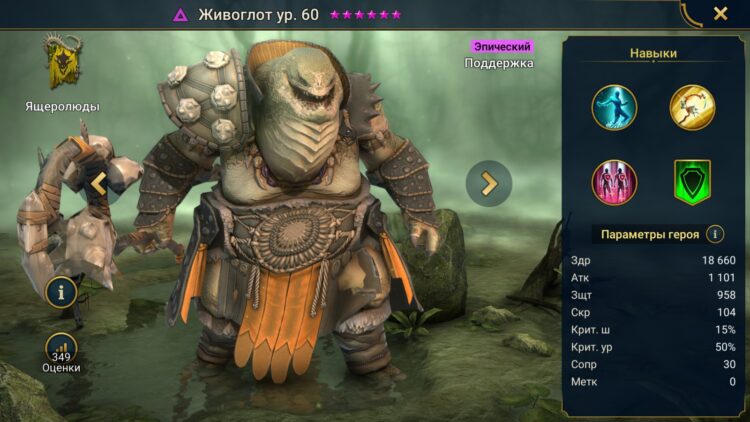This screenshot has width=750, height=422.
Task: Open the champion info button
Action: (62, 292)
